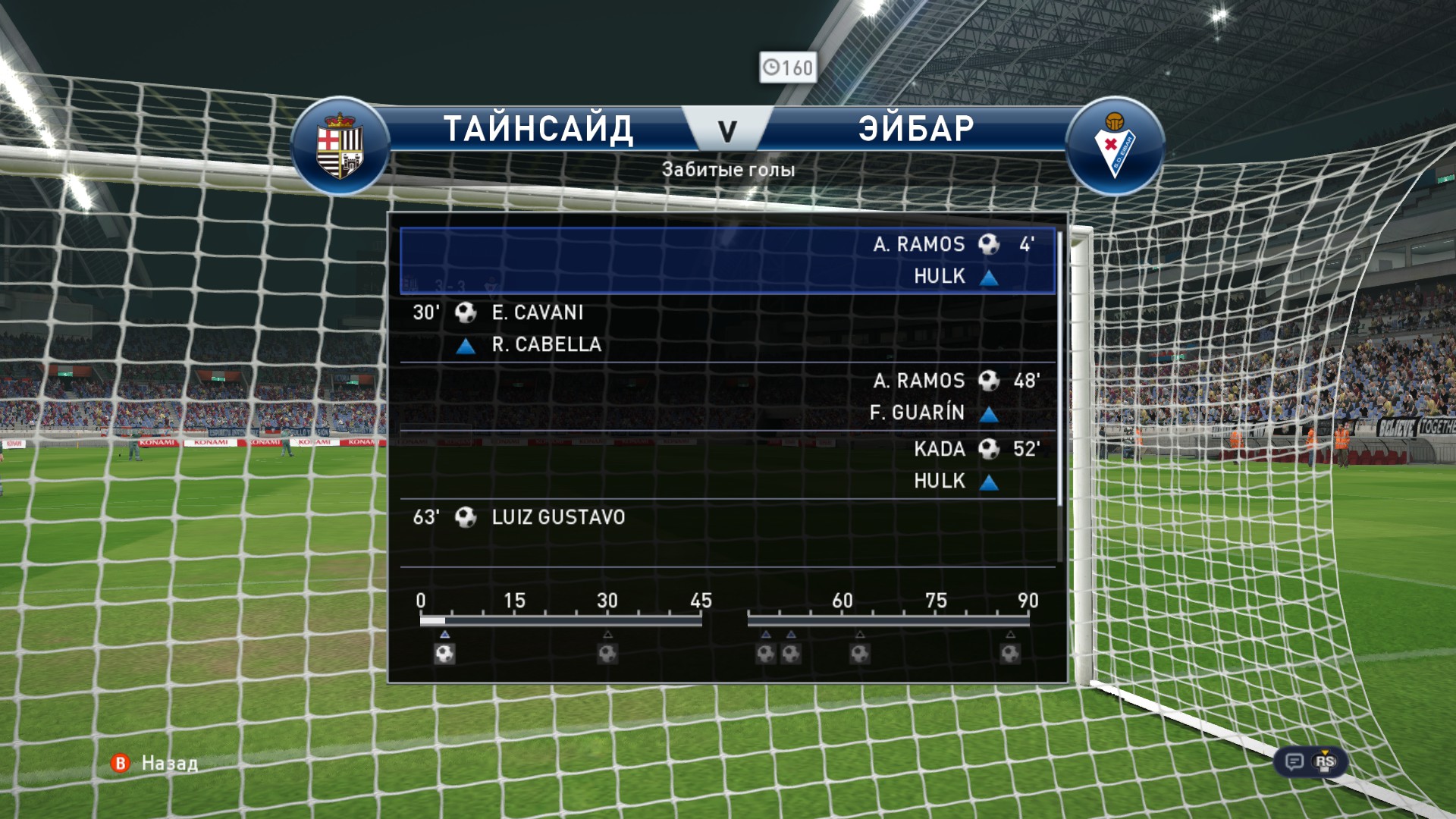Viewport: 1456px width, 819px height.
Task: Select the A. Ramos 4' goal row
Action: [726, 260]
